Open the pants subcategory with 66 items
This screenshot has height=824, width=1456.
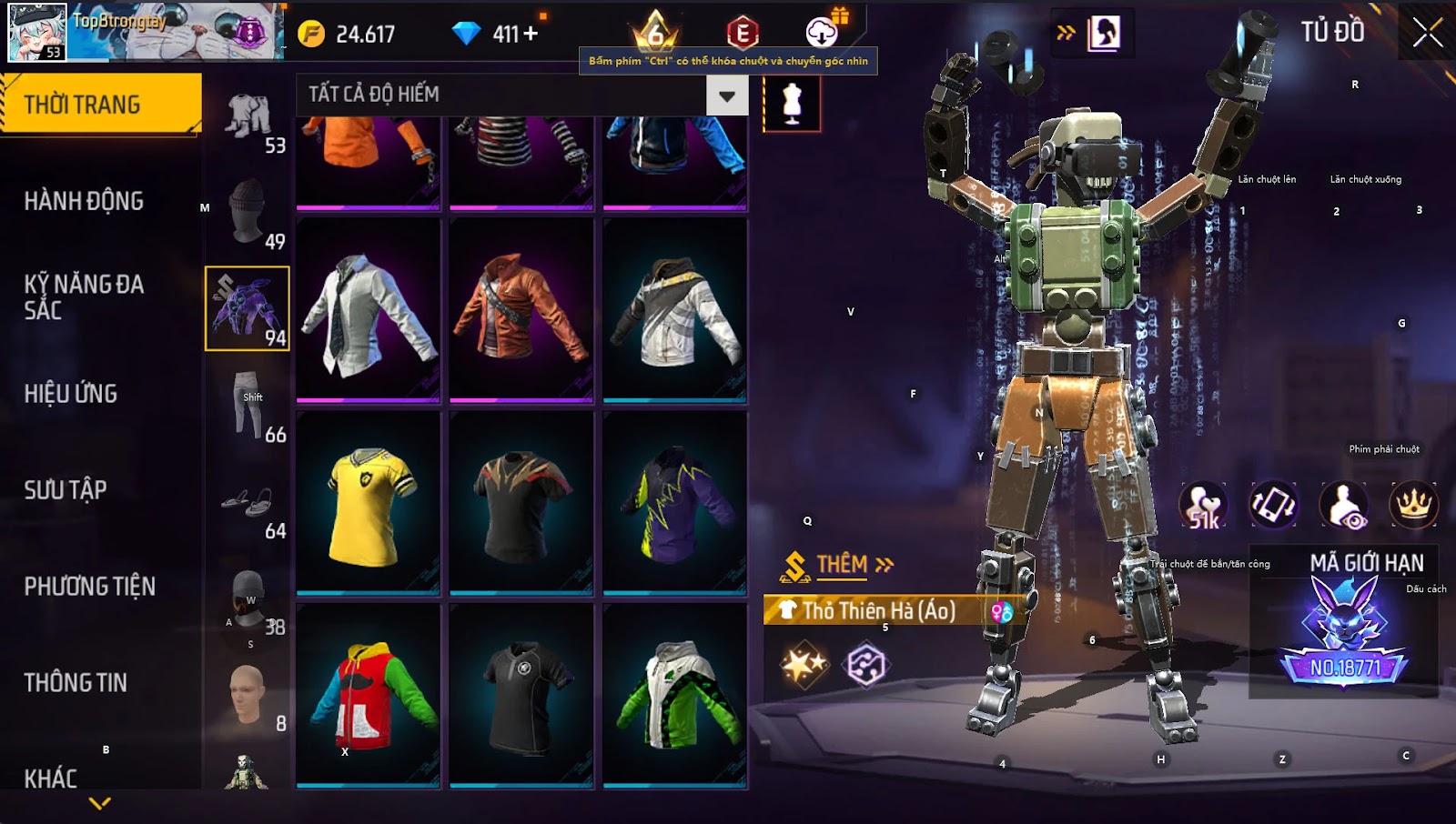(248, 405)
